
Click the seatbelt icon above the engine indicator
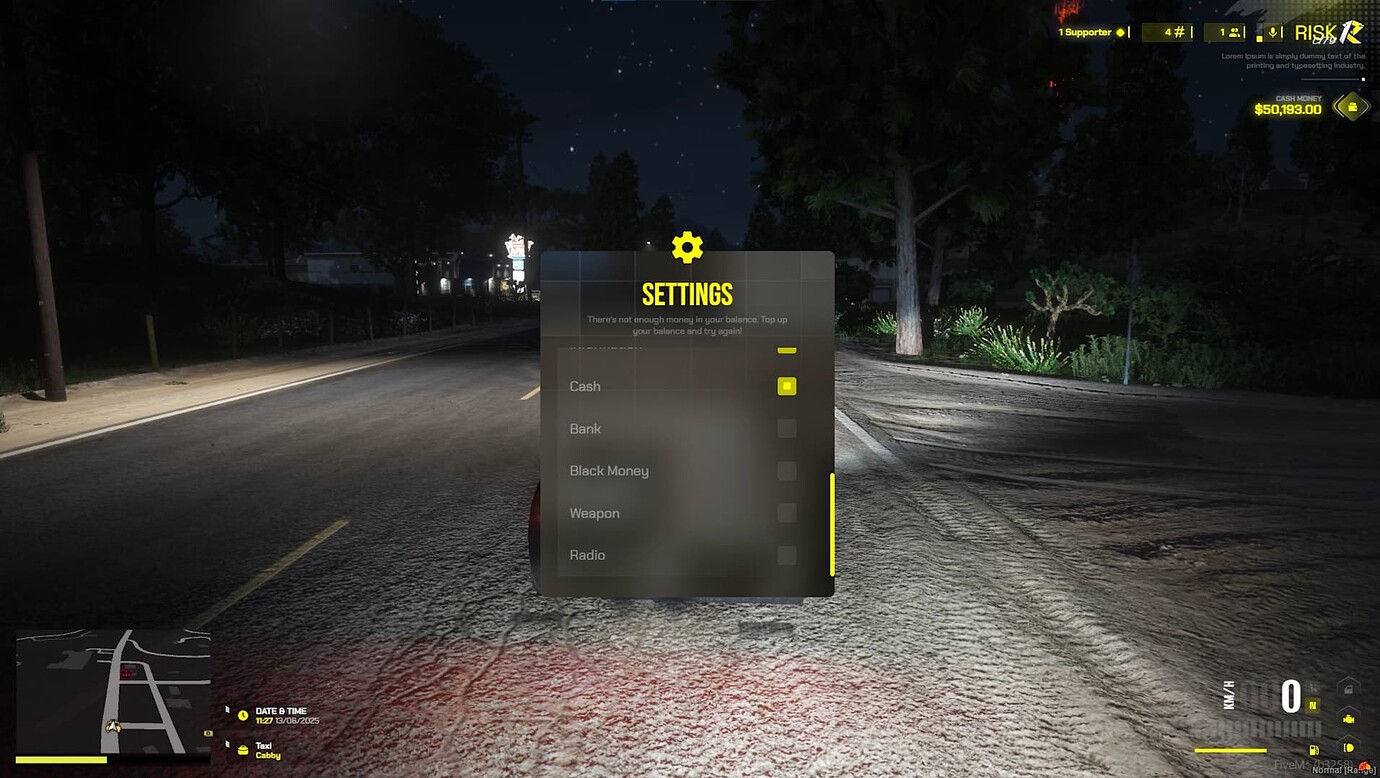coord(1348,689)
